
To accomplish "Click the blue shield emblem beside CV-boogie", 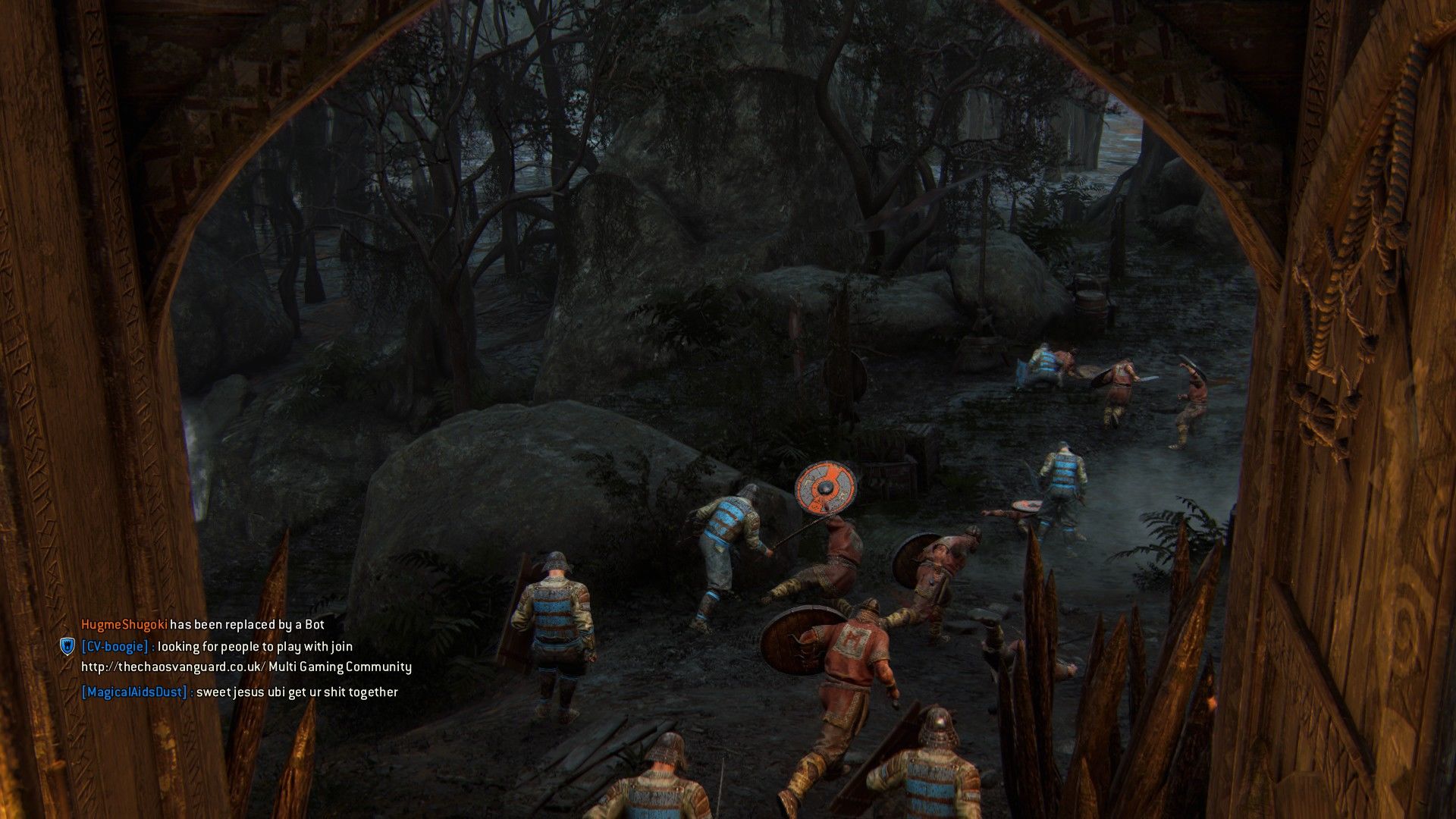I will (x=67, y=647).
